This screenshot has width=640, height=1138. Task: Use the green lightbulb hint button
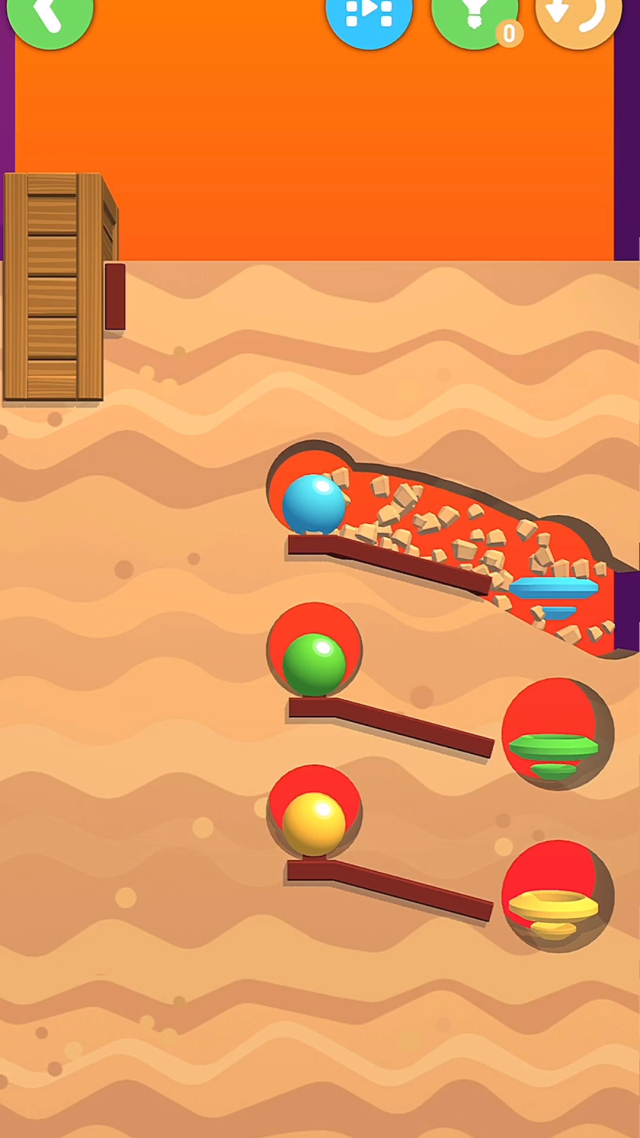(x=474, y=16)
